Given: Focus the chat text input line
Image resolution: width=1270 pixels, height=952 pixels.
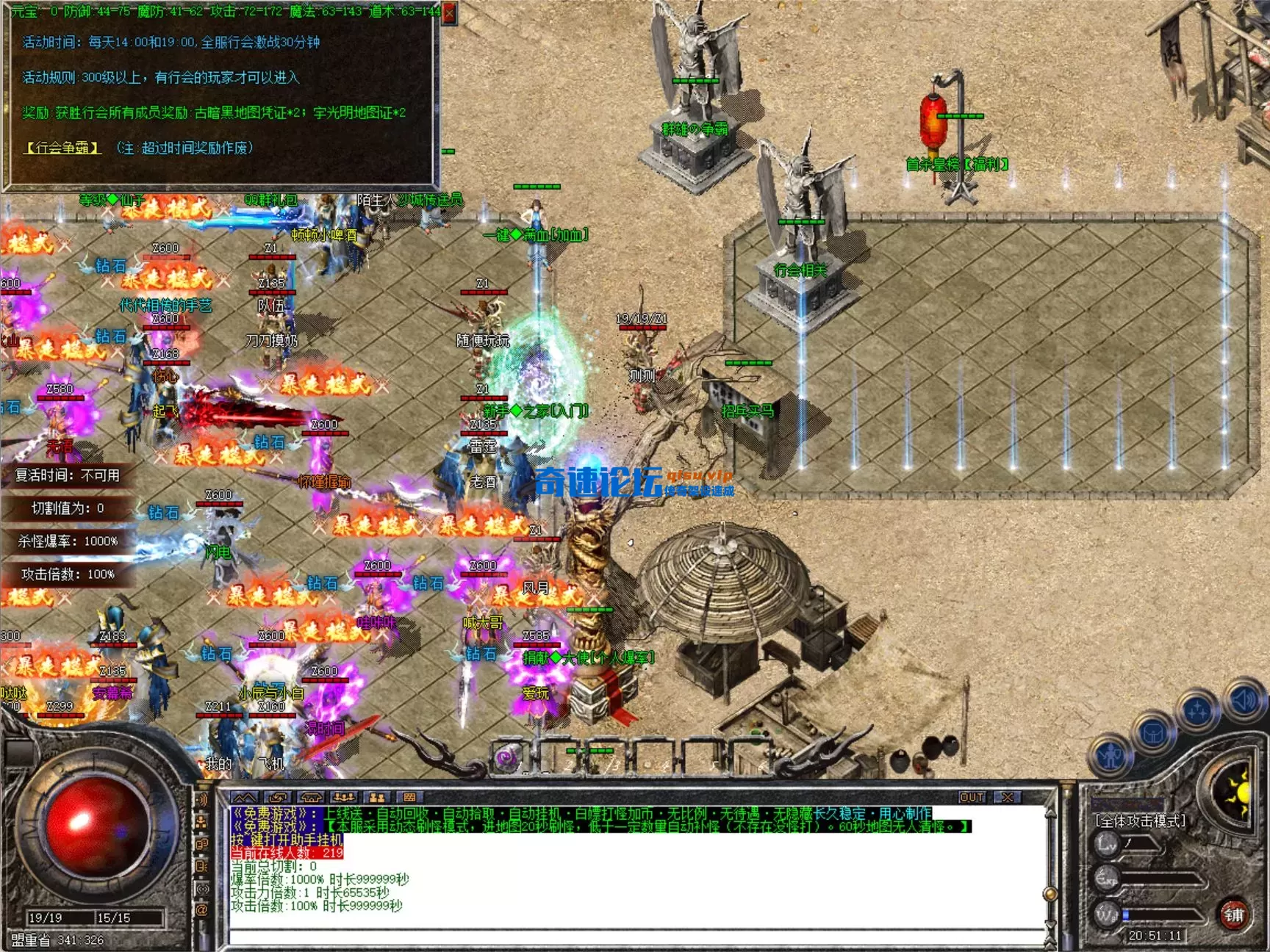Looking at the screenshot, I should [632, 936].
